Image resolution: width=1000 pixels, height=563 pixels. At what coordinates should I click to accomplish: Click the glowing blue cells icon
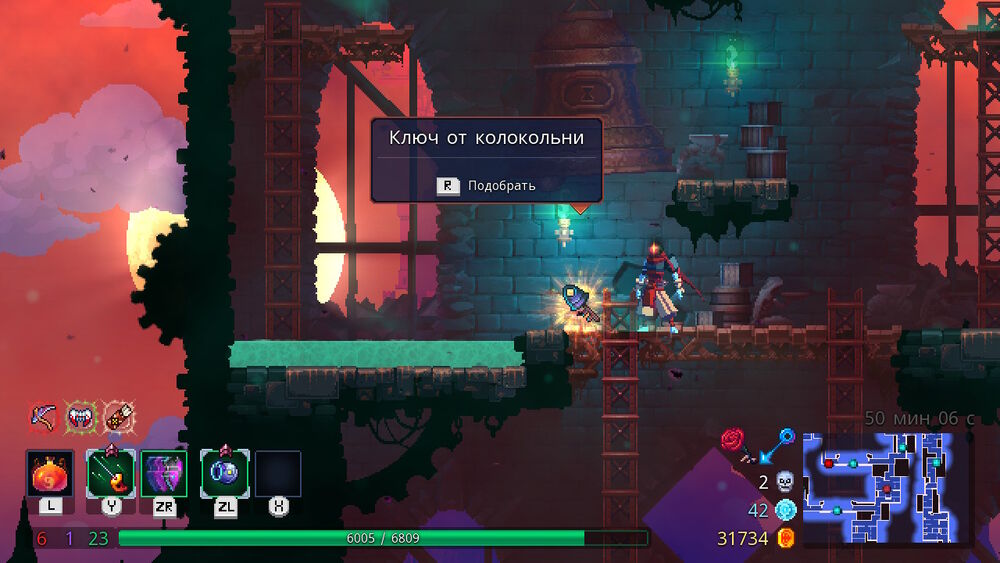coord(785,510)
